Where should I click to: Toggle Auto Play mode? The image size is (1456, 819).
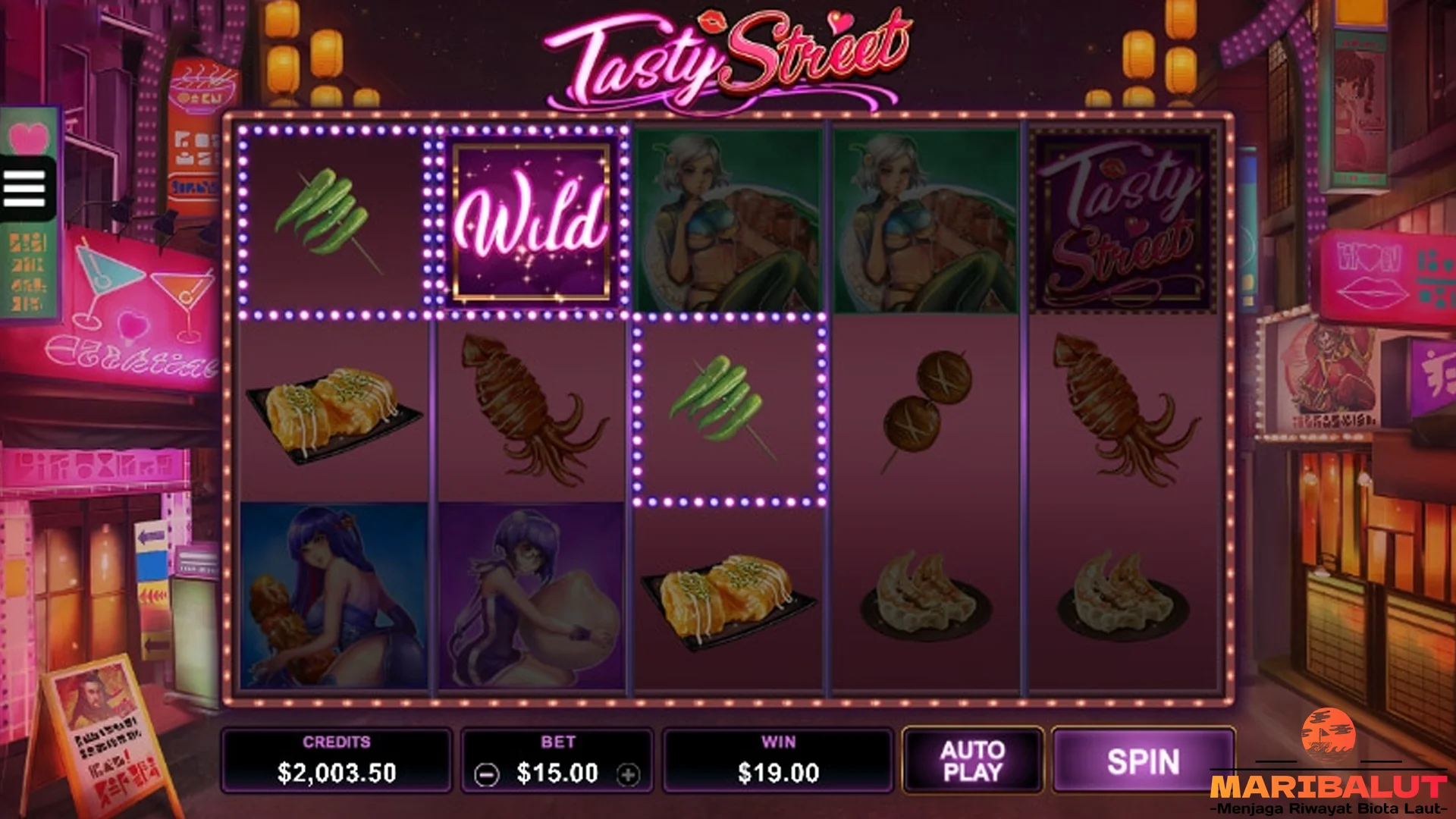(x=973, y=761)
